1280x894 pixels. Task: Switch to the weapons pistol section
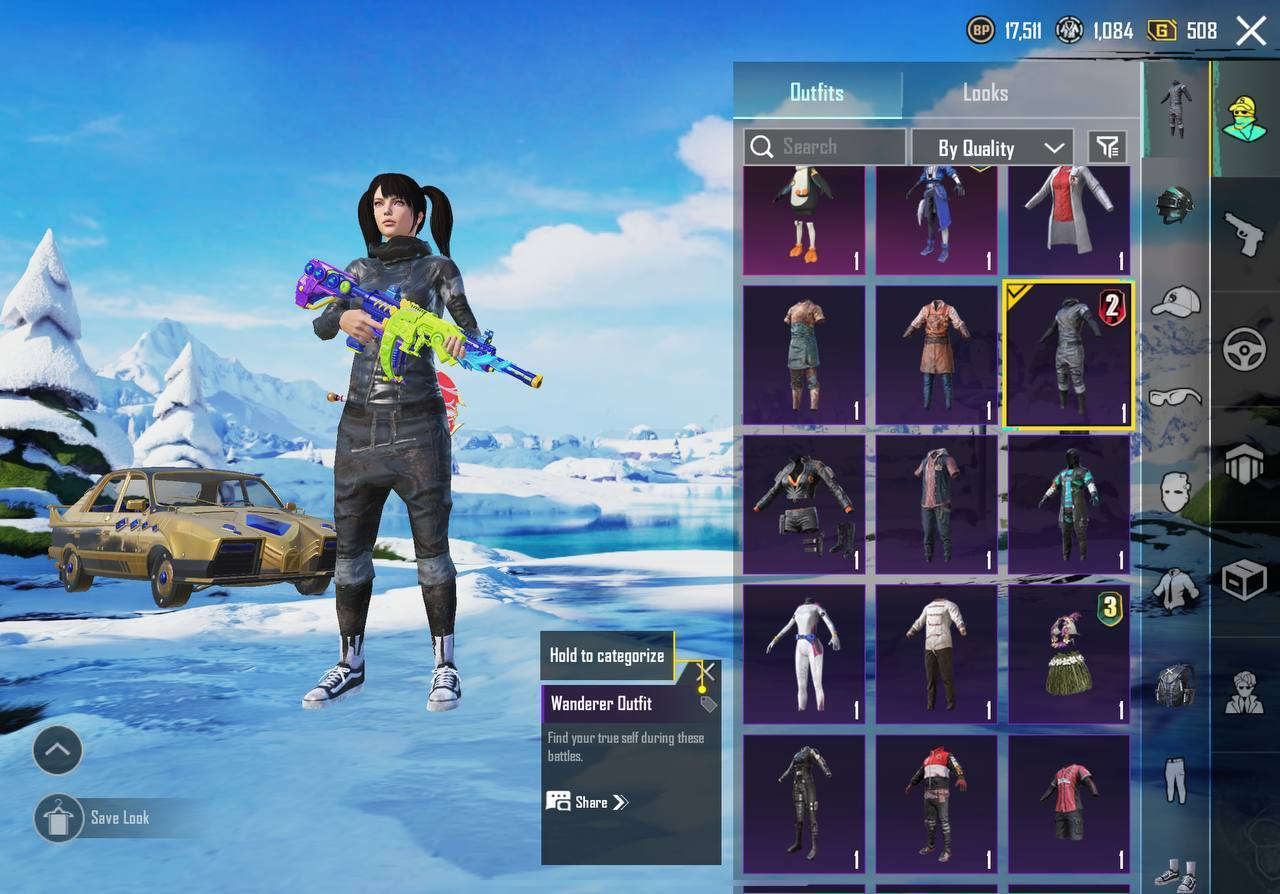coord(1245,233)
